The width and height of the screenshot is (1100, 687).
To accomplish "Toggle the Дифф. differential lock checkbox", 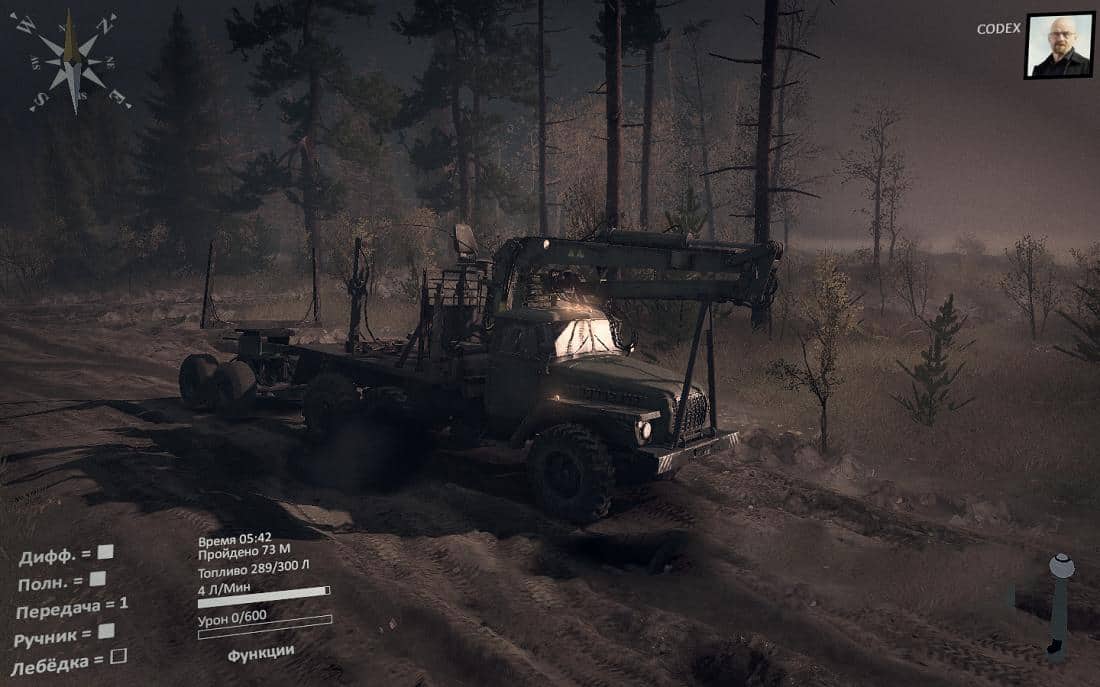I will coord(105,551).
